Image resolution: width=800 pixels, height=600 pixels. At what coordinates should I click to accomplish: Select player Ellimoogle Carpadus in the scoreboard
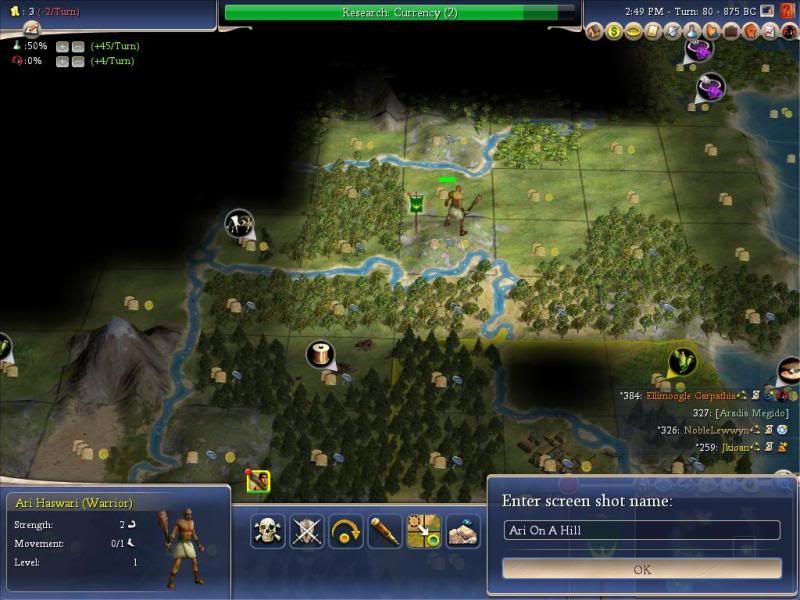pos(690,396)
